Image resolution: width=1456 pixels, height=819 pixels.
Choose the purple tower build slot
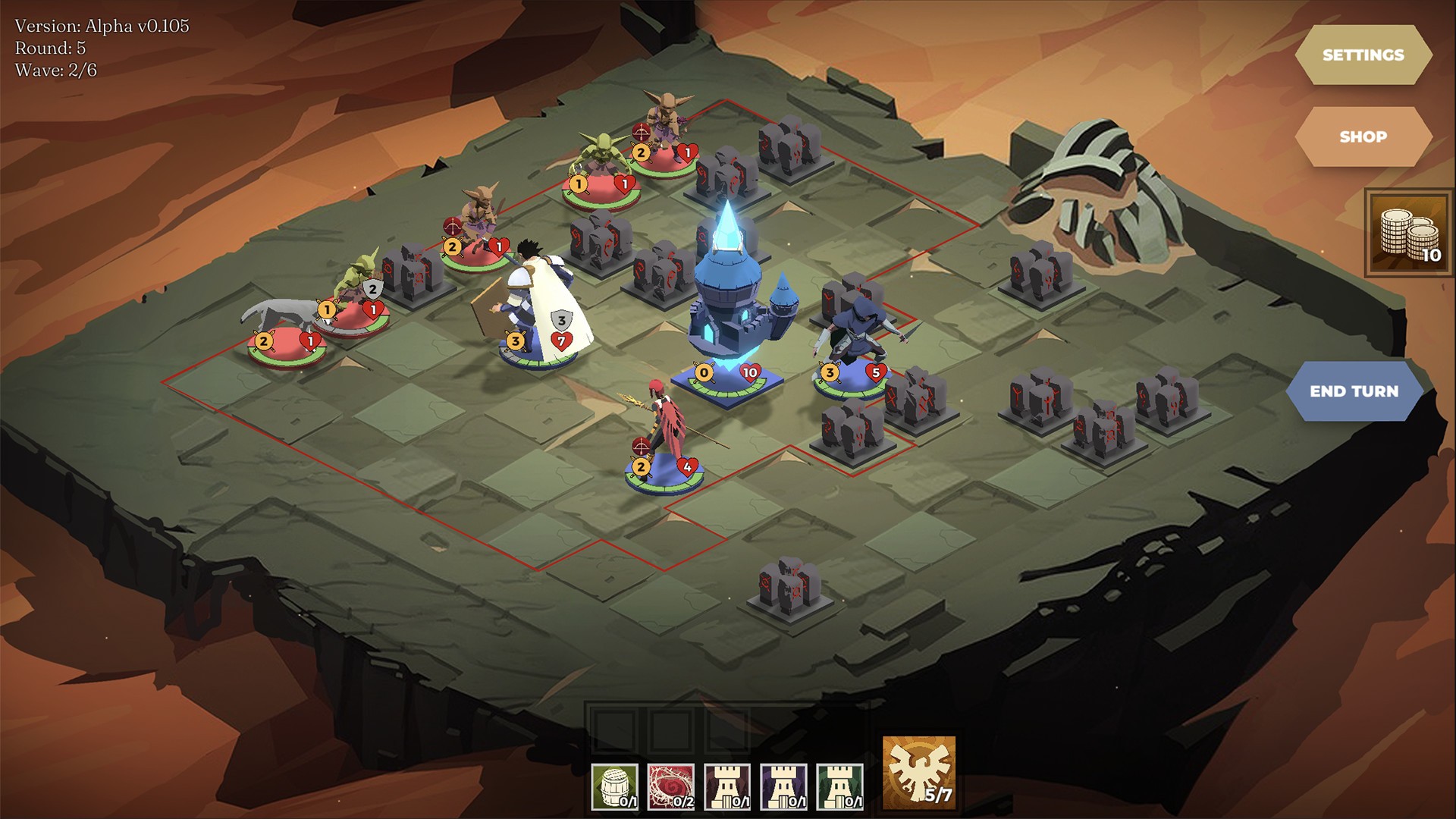[783, 786]
